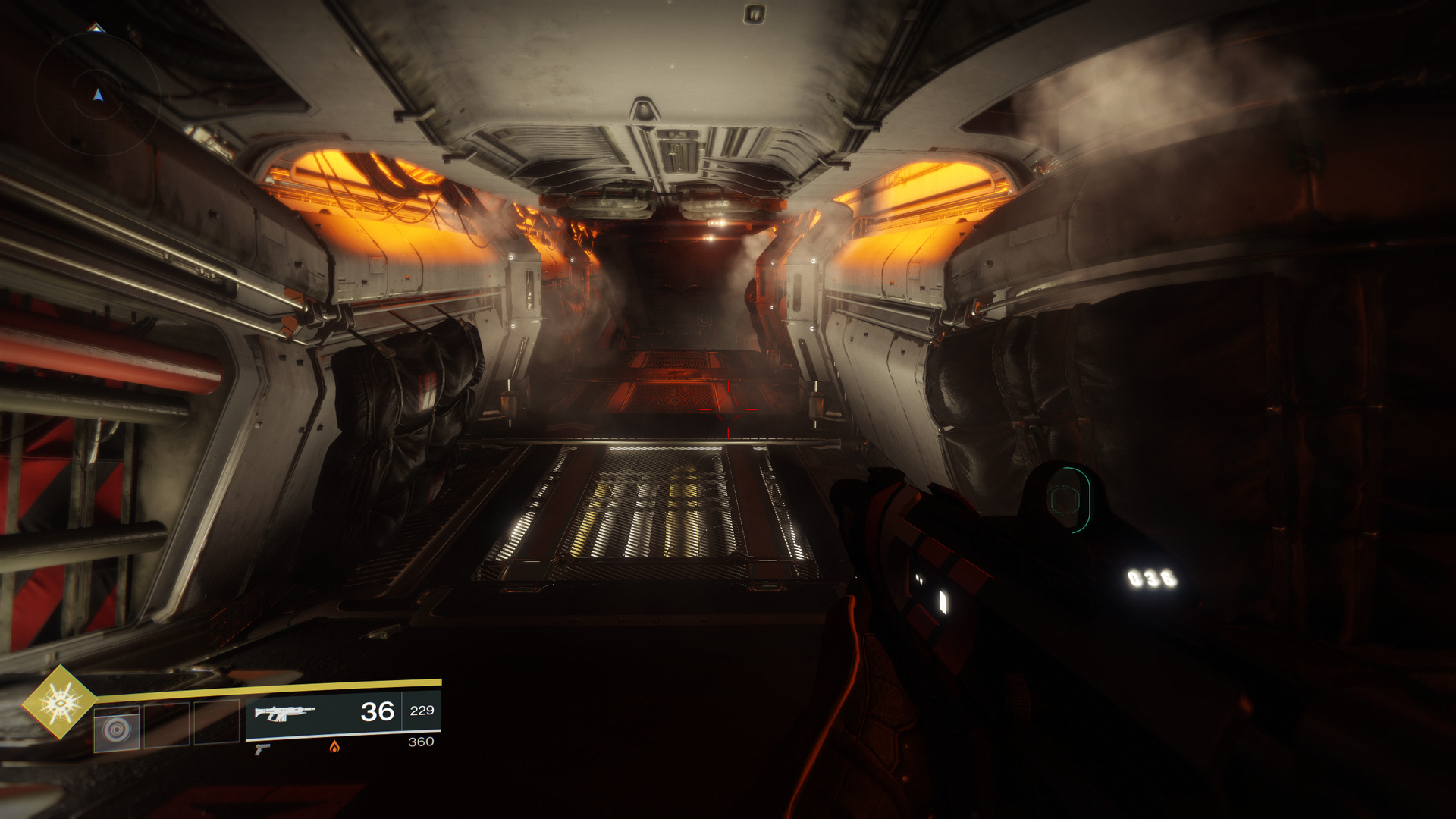Click the circular radar minimap
Image resolution: width=1456 pixels, height=819 pixels.
tap(97, 93)
